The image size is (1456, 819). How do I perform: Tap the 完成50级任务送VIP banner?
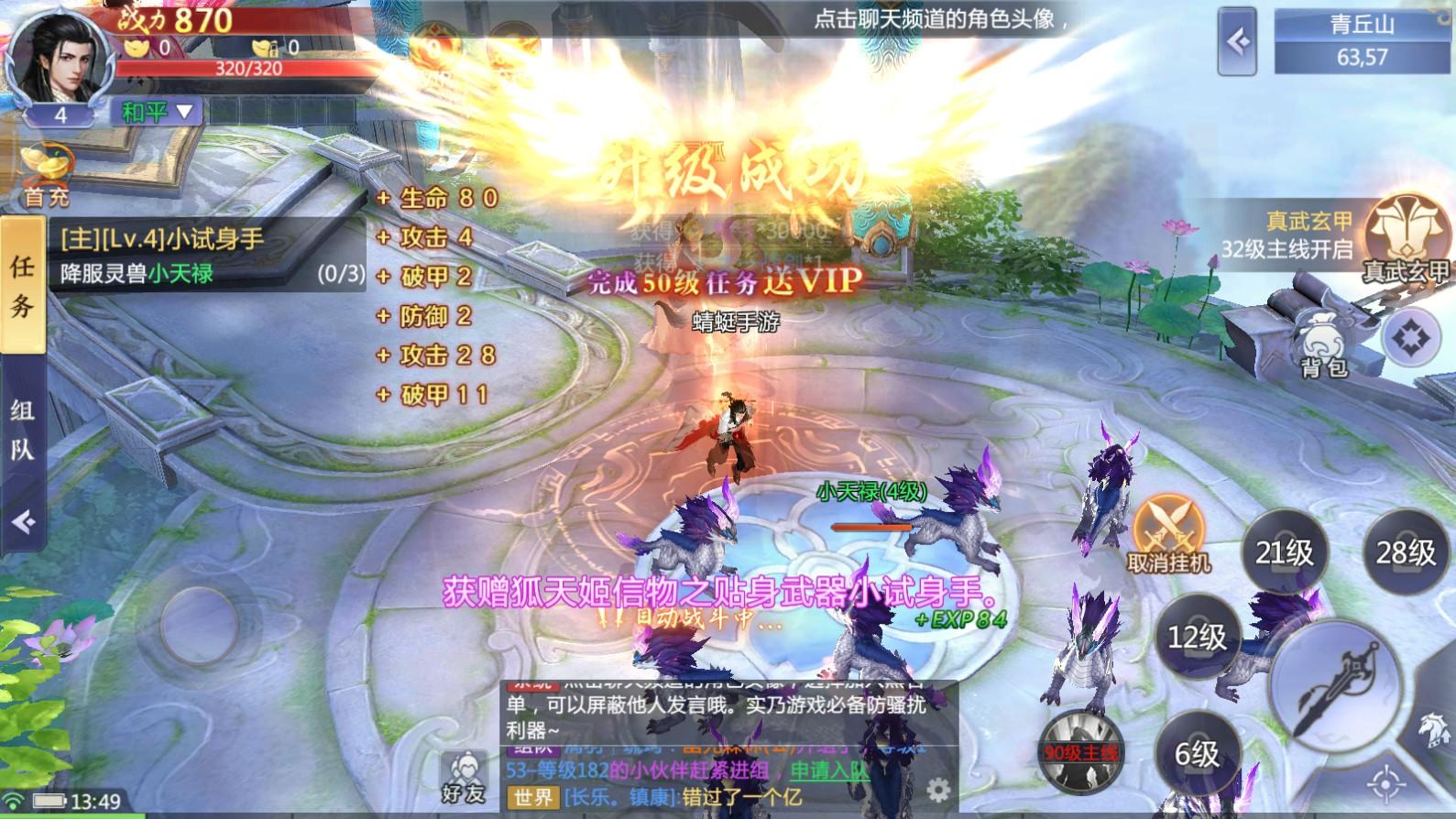tap(723, 282)
